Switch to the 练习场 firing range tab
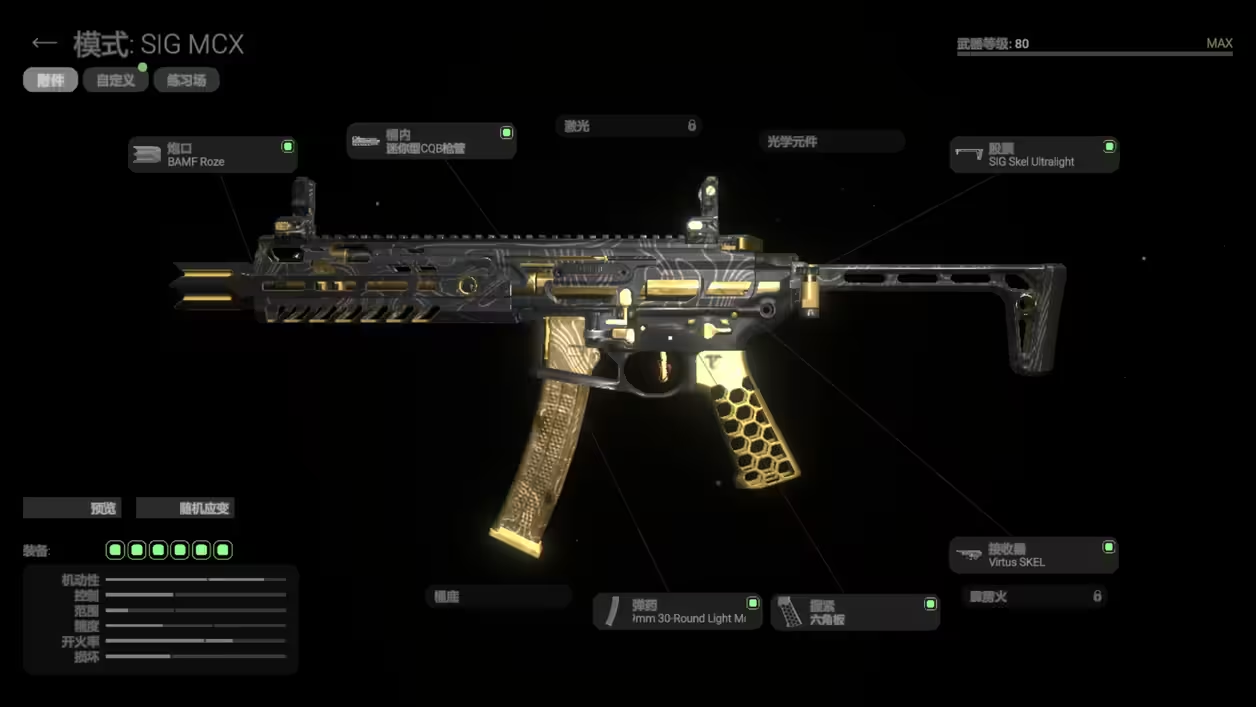 point(186,80)
